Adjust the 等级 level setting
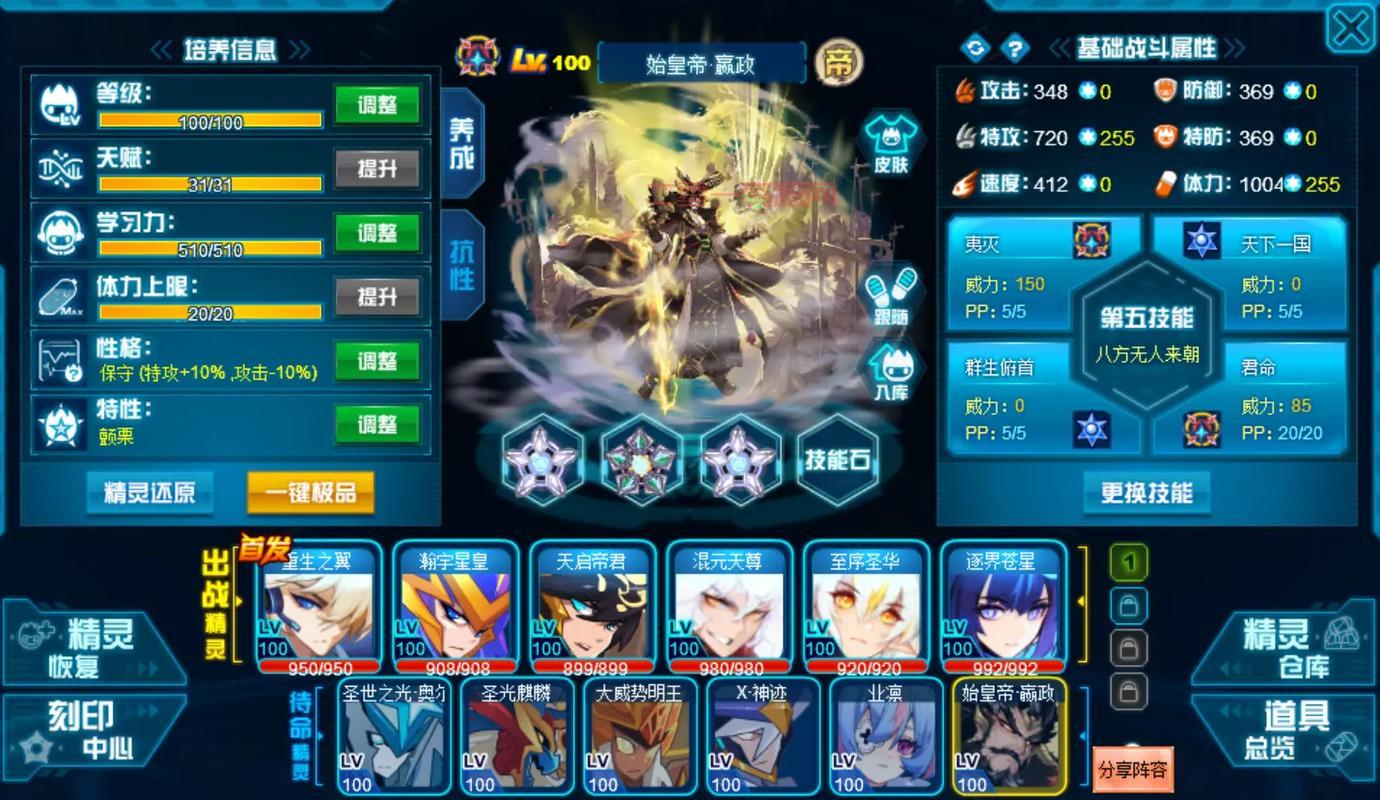Image resolution: width=1380 pixels, height=800 pixels. 376,105
